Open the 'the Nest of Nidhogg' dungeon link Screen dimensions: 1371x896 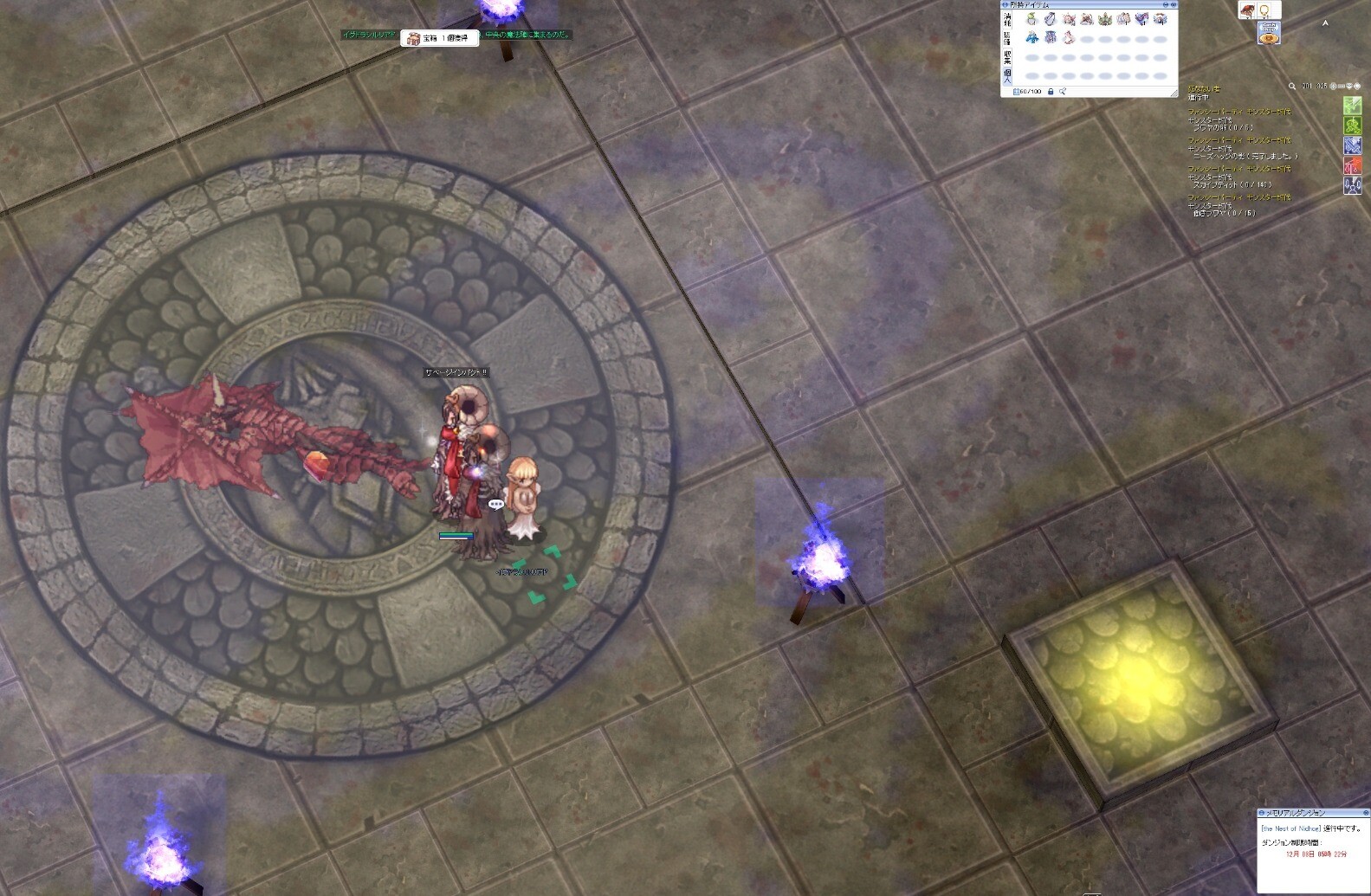pos(1290,829)
